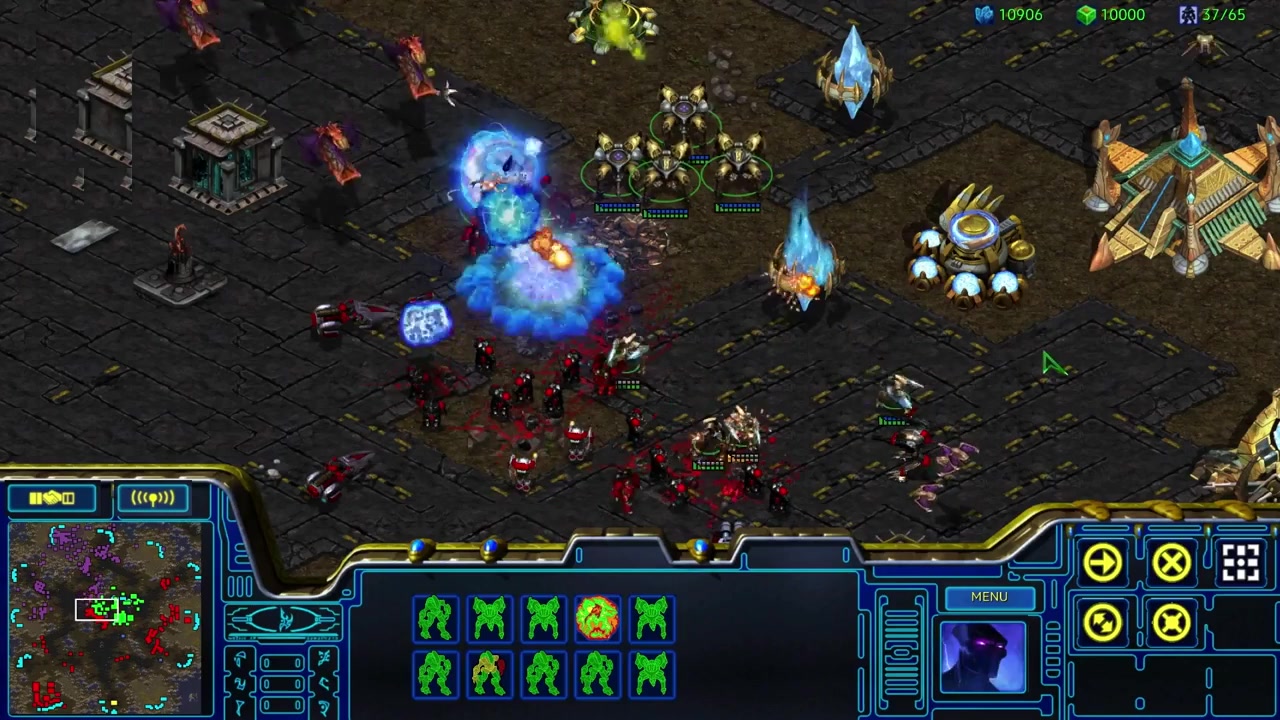Issue the Move command (arrow icon)

tap(1103, 563)
